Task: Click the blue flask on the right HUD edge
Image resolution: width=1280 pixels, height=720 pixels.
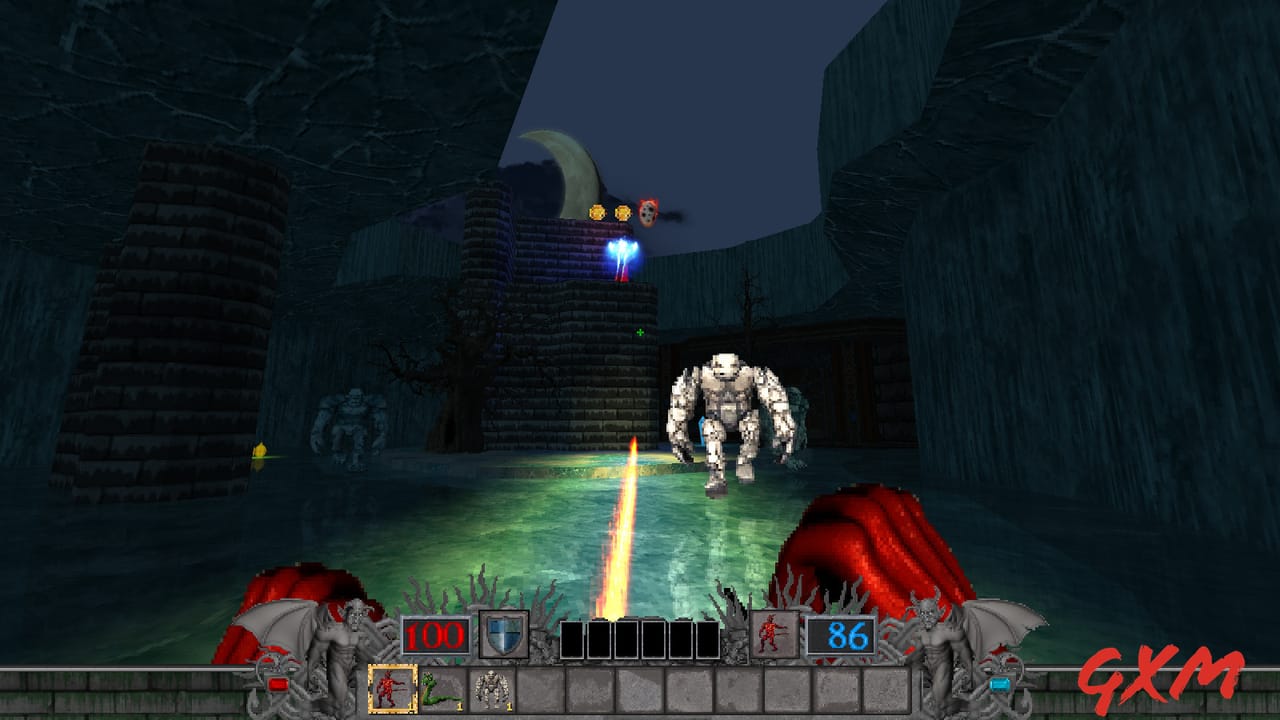Action: click(x=1000, y=684)
